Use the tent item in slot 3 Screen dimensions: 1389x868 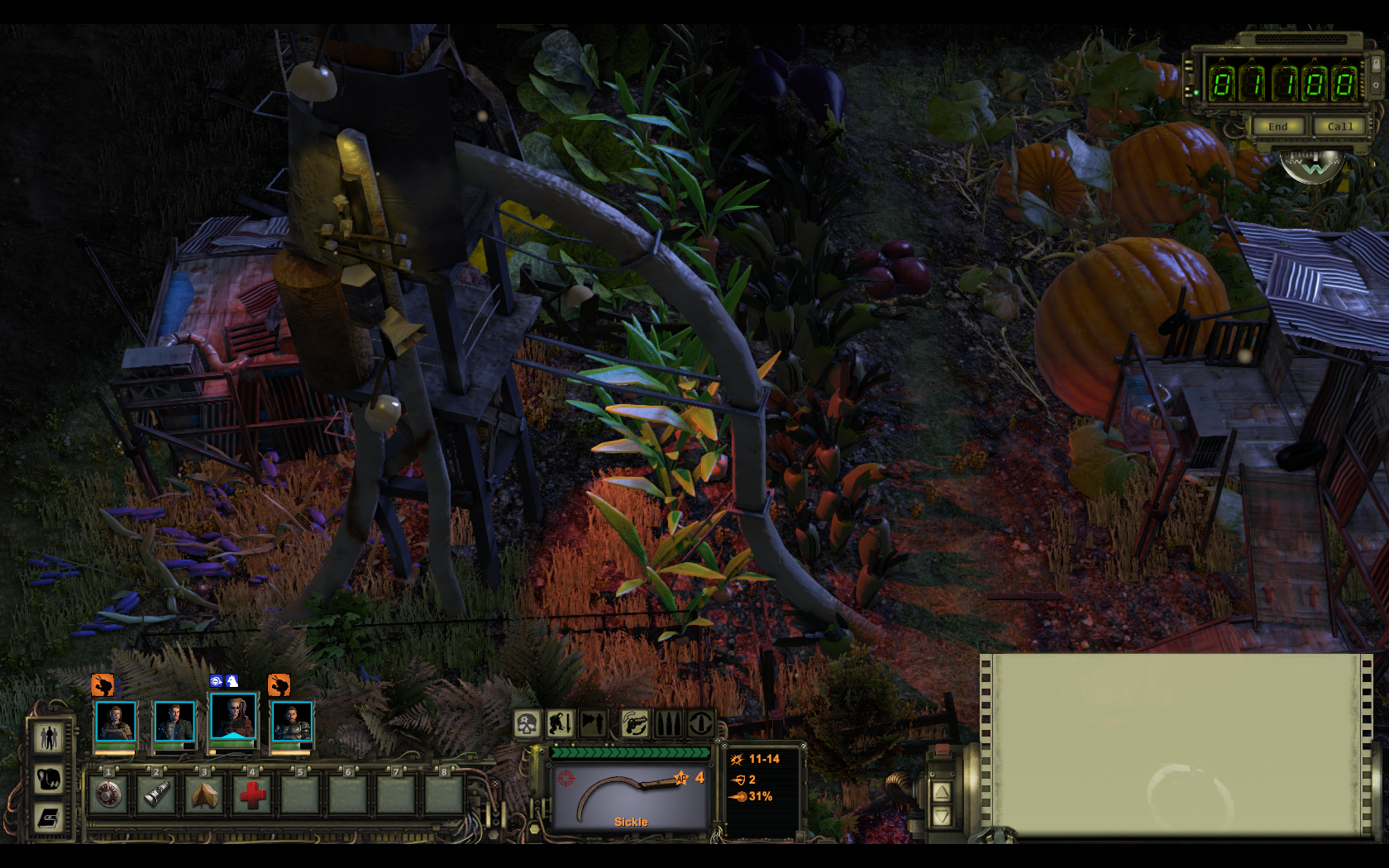[204, 794]
